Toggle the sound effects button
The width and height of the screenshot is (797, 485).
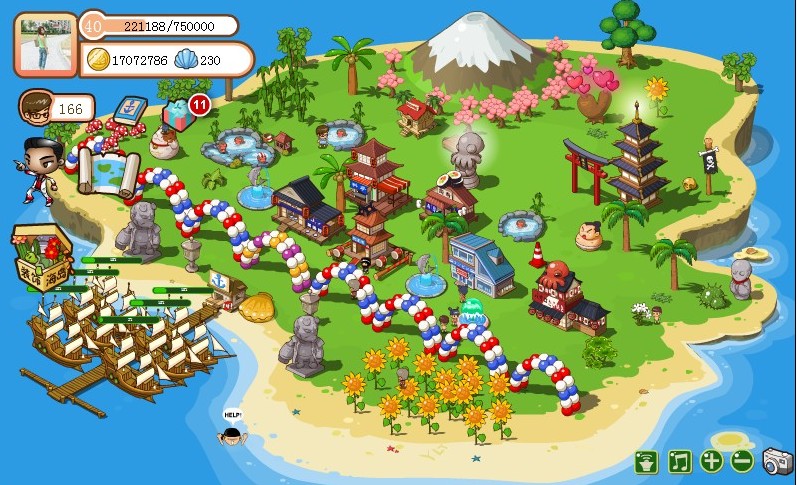click(x=649, y=461)
